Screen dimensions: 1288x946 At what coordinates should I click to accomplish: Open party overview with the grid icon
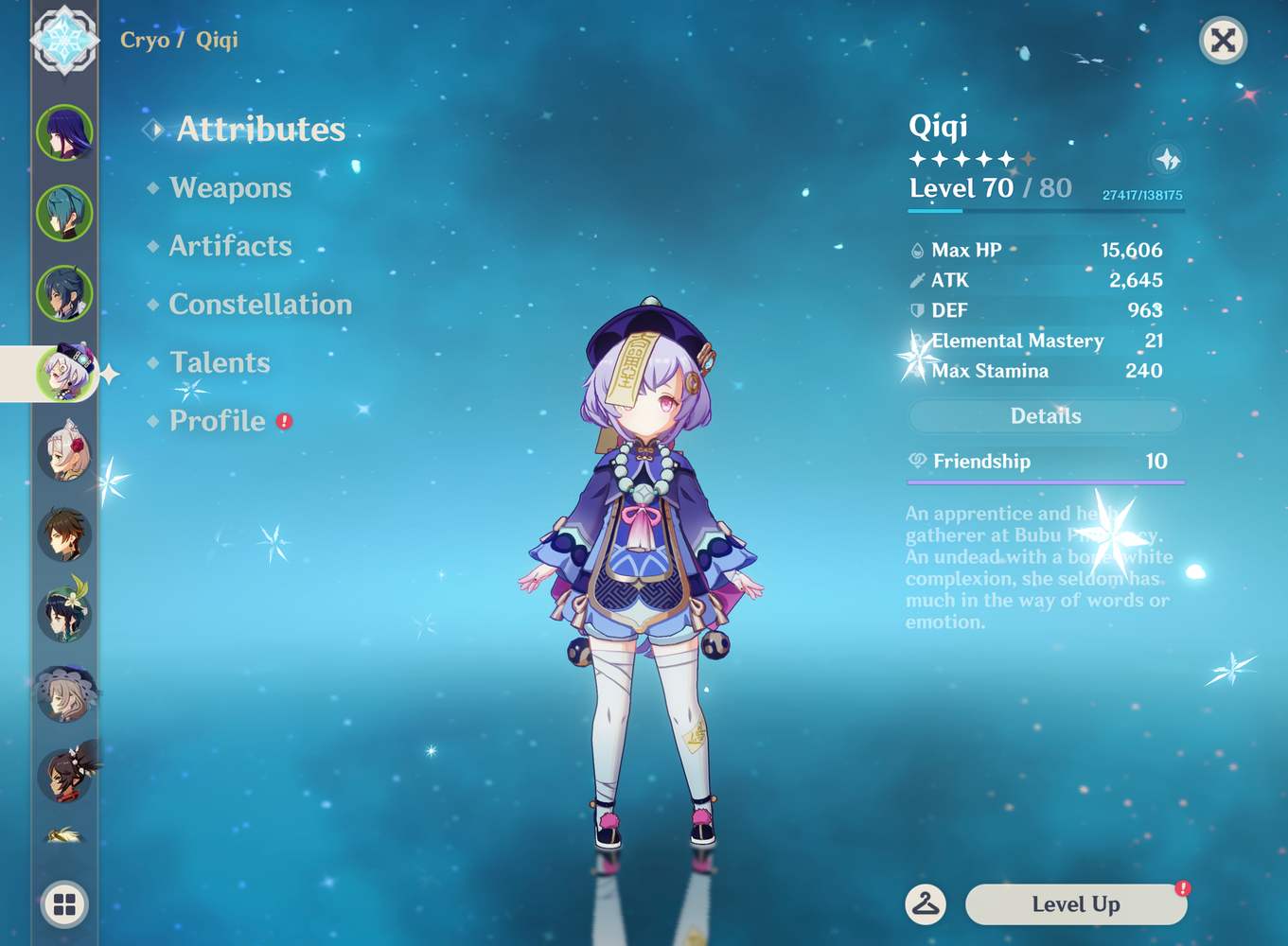[62, 904]
